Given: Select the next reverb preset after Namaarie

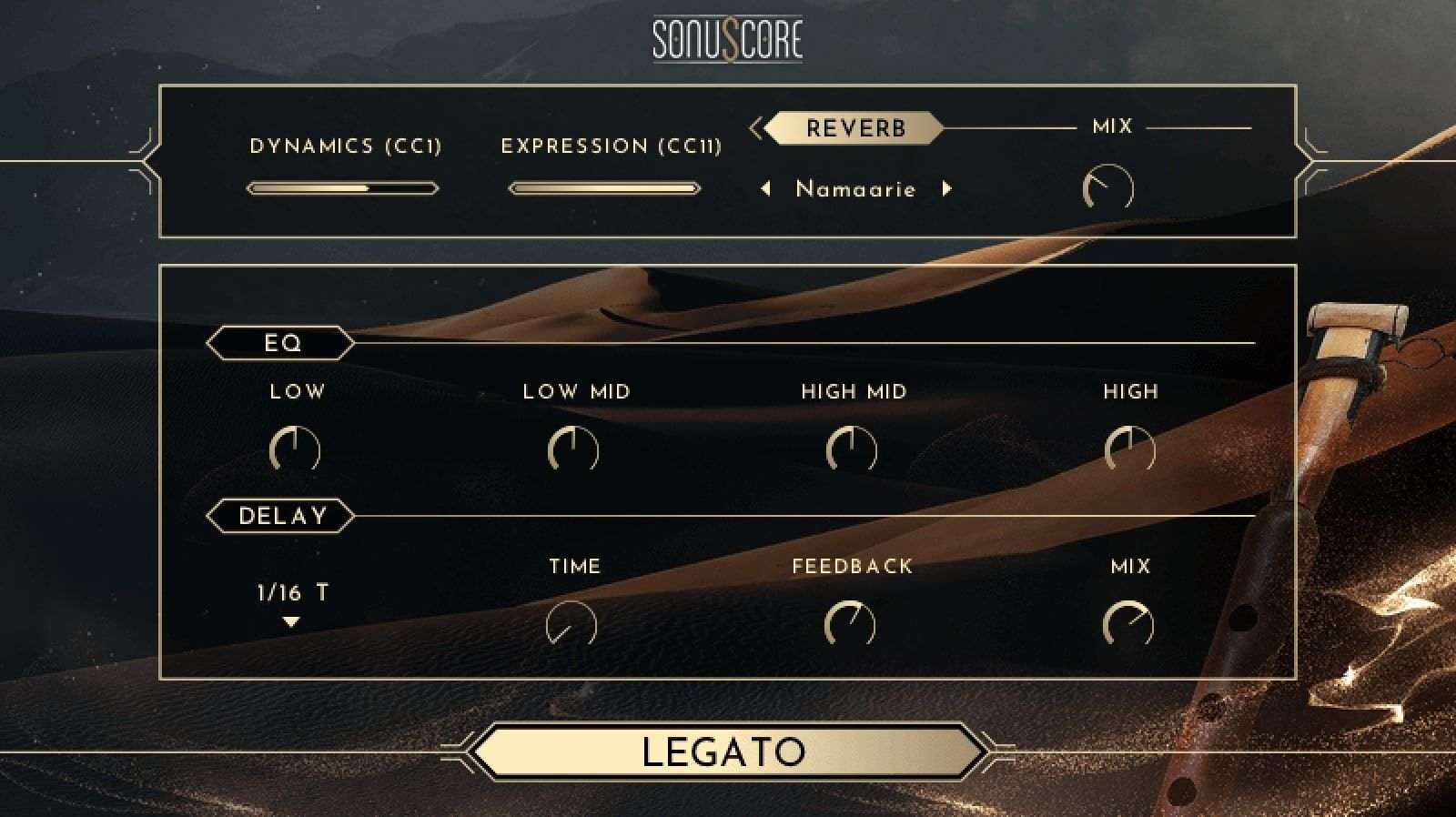Looking at the screenshot, I should [948, 188].
